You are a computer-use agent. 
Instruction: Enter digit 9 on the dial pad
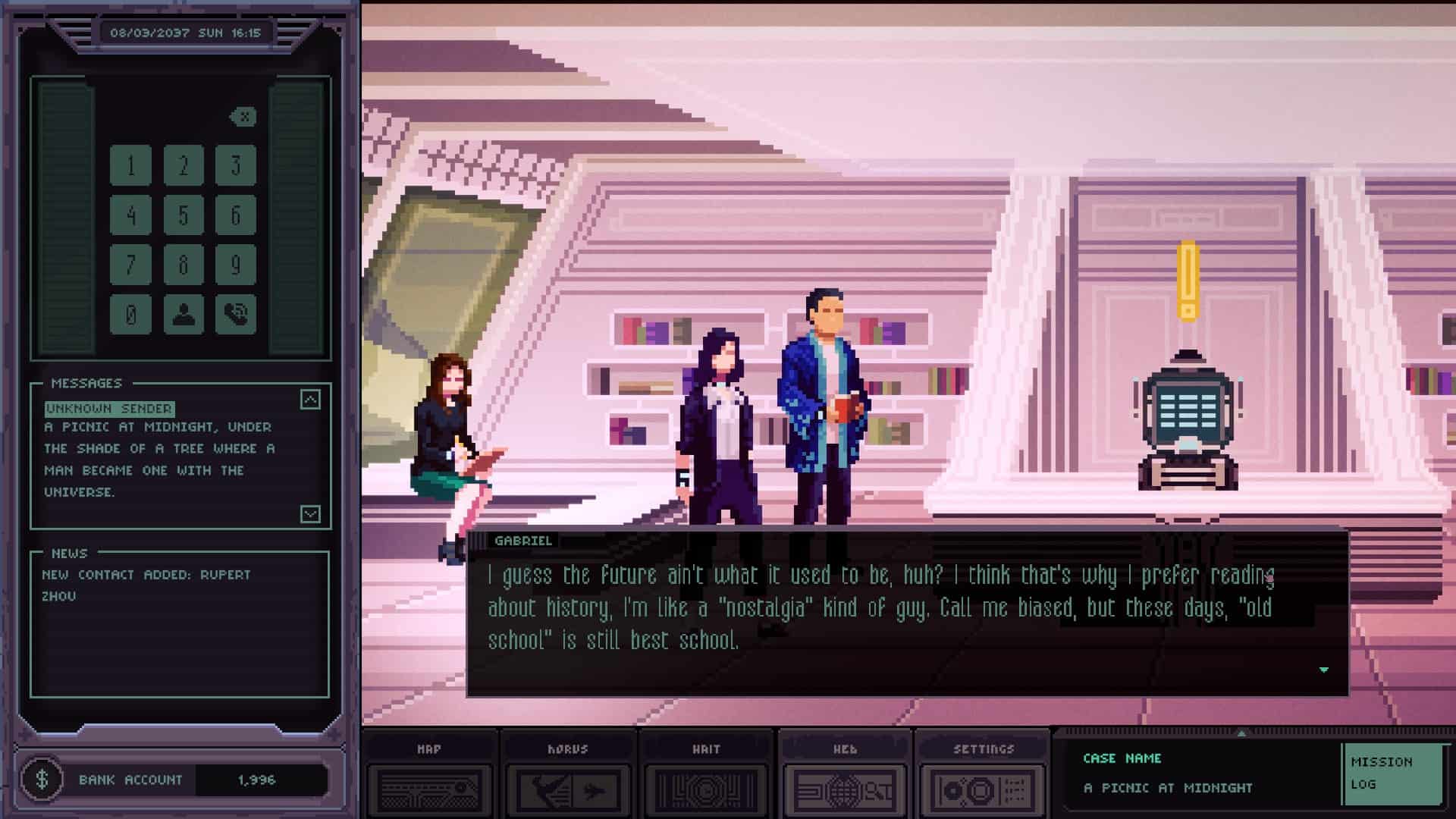click(x=235, y=265)
